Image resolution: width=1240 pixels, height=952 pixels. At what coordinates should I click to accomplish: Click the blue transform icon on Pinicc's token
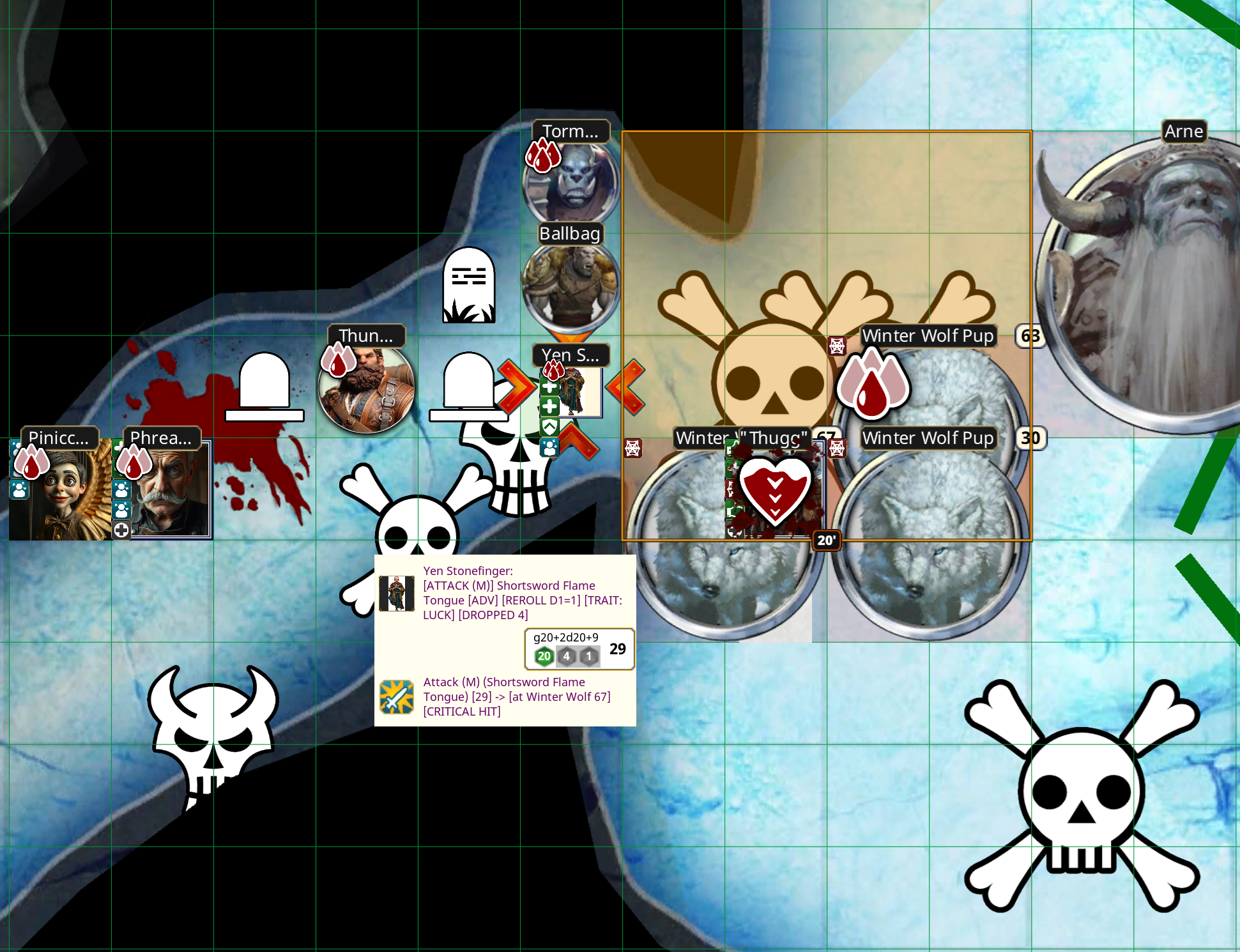click(19, 489)
